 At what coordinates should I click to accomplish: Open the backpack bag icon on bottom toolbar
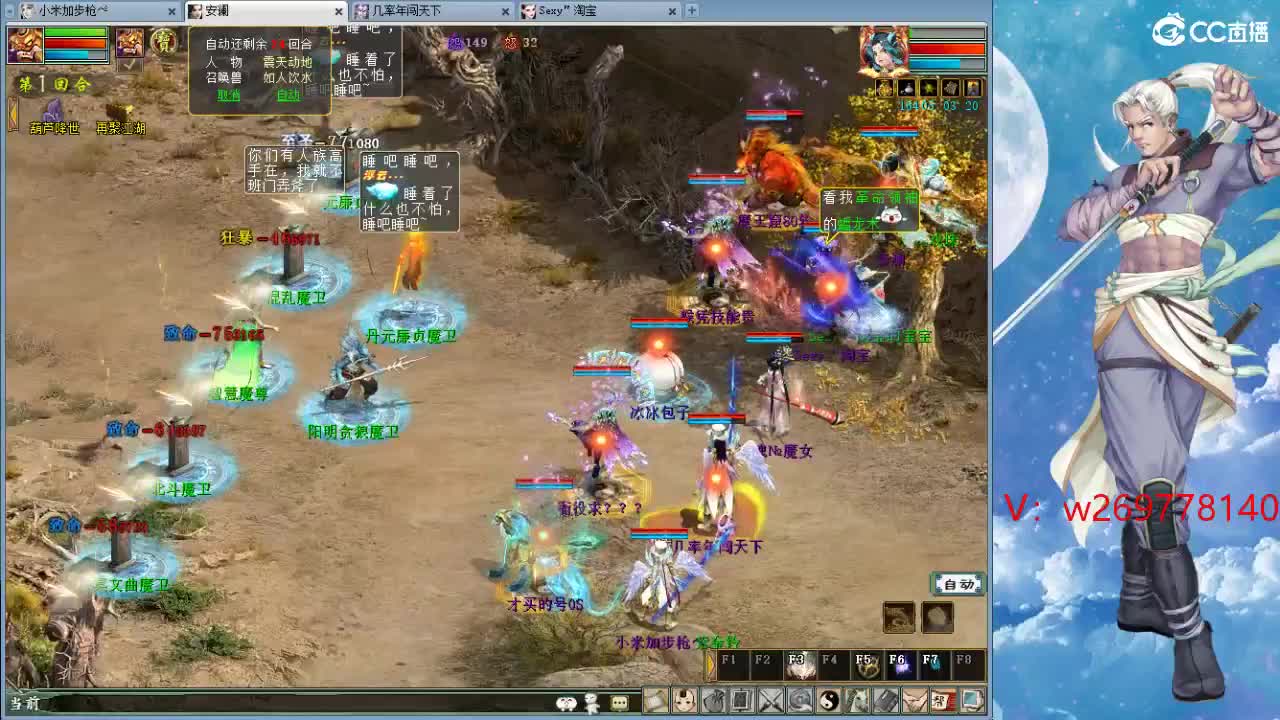[x=713, y=700]
